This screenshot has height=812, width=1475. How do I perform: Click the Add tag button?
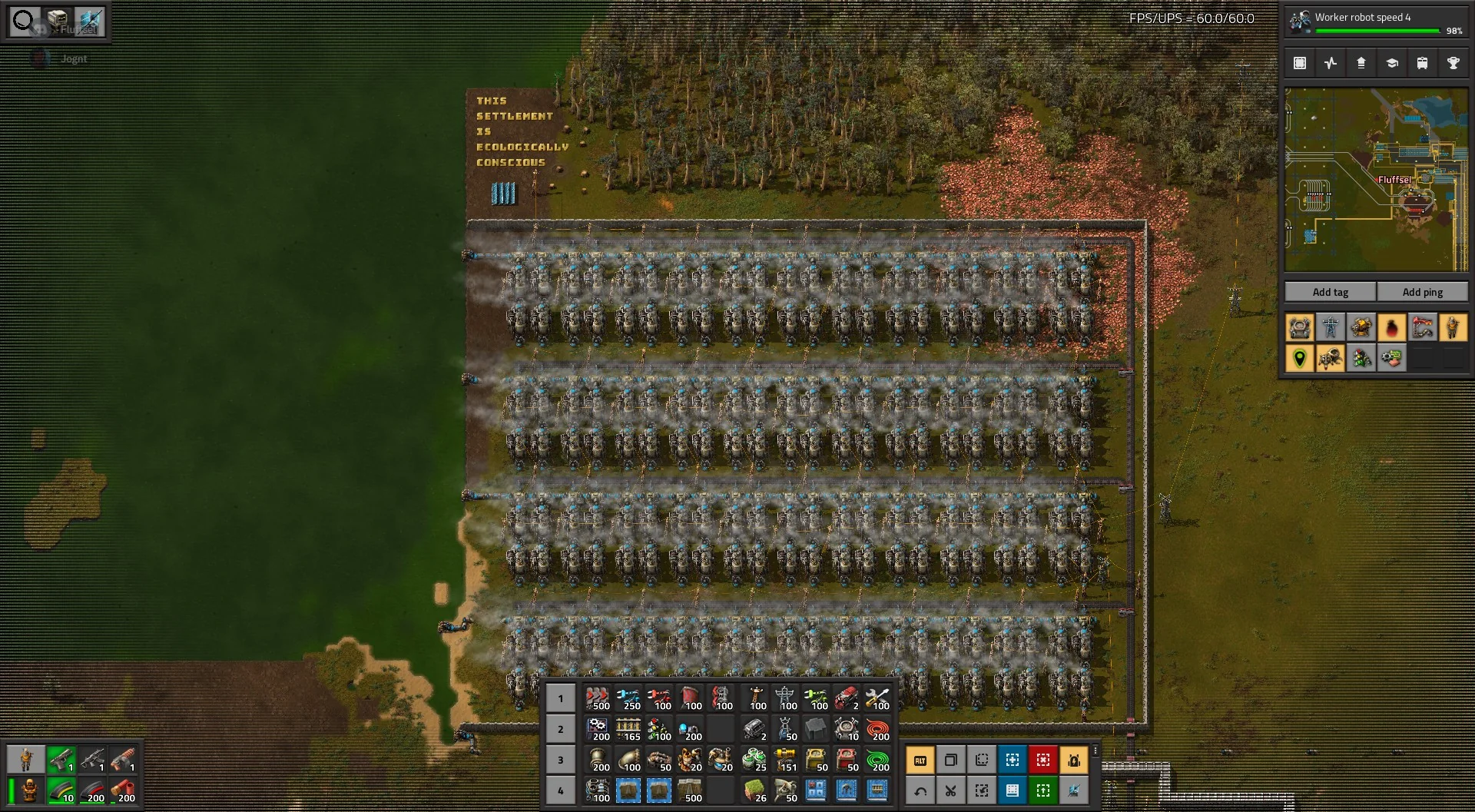(x=1330, y=292)
